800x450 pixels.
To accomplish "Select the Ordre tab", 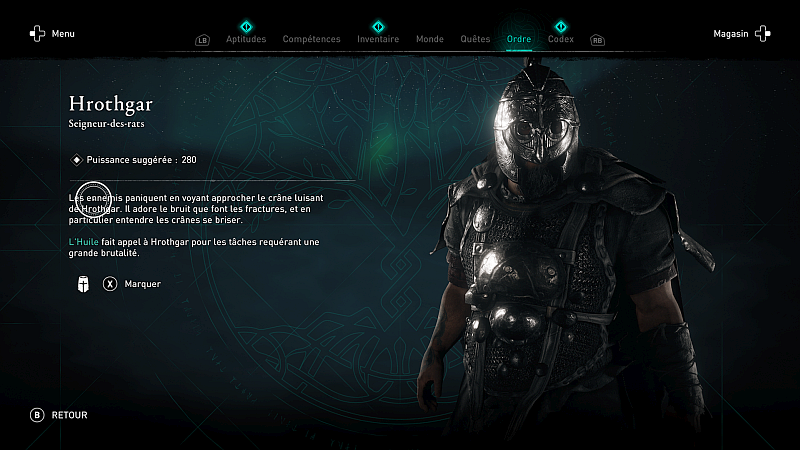I will [x=519, y=39].
